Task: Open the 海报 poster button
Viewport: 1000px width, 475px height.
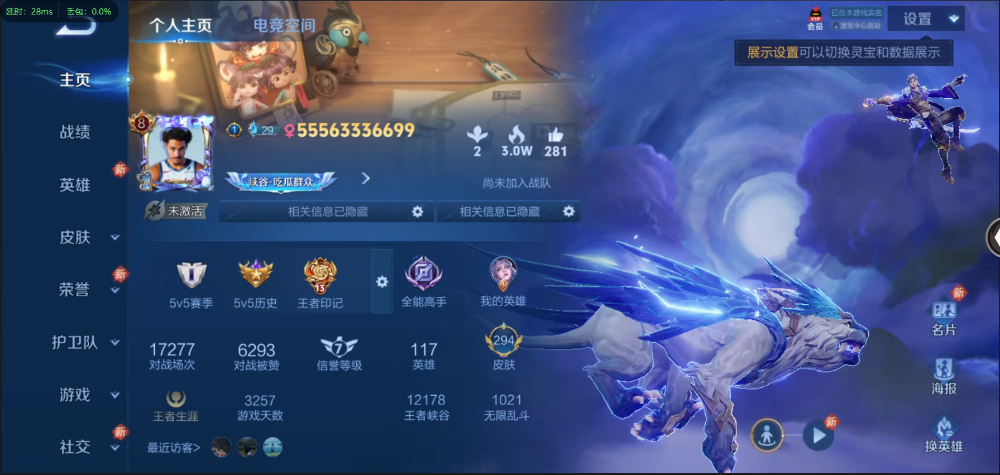Action: click(x=944, y=375)
